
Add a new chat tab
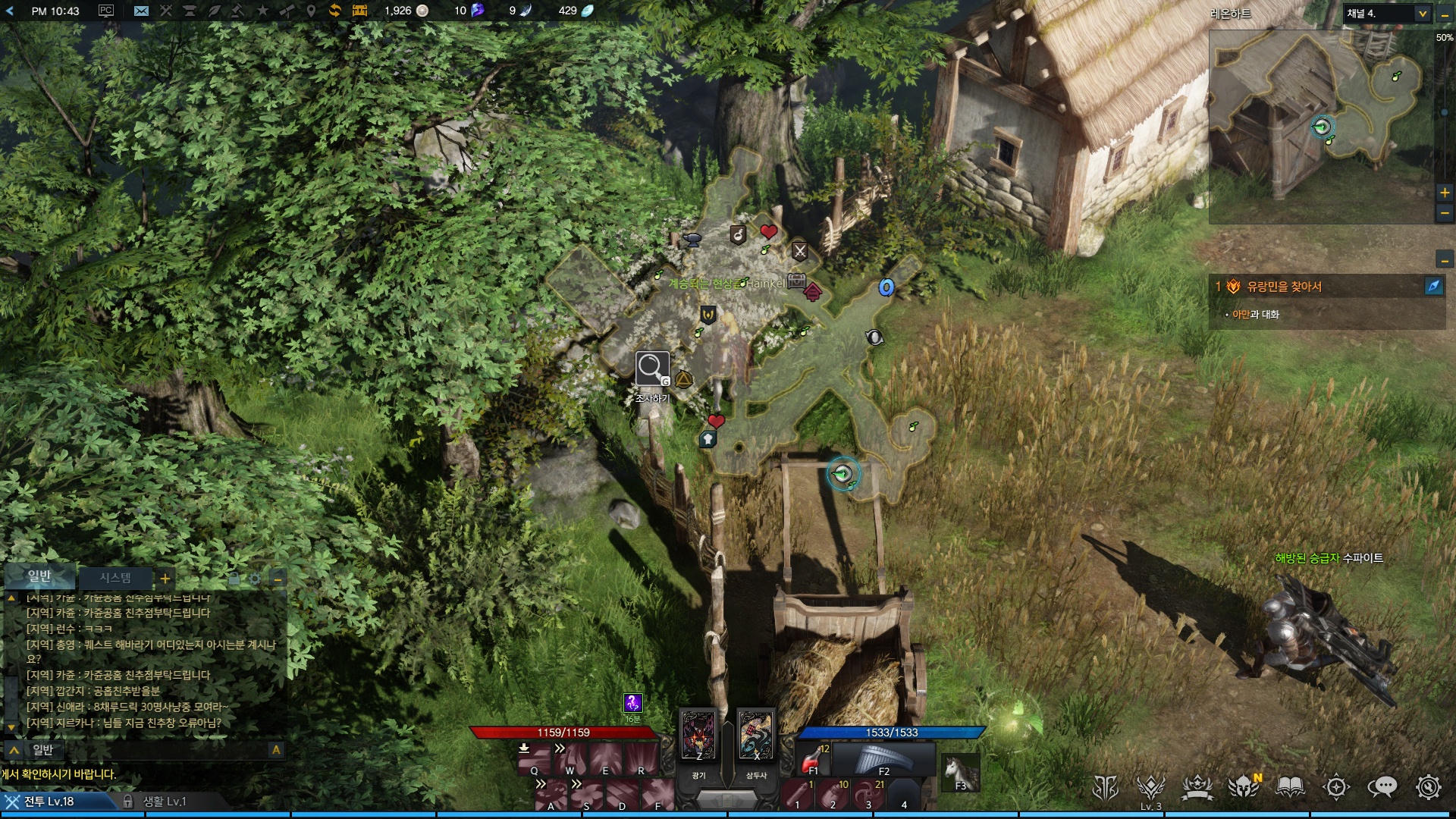point(165,579)
